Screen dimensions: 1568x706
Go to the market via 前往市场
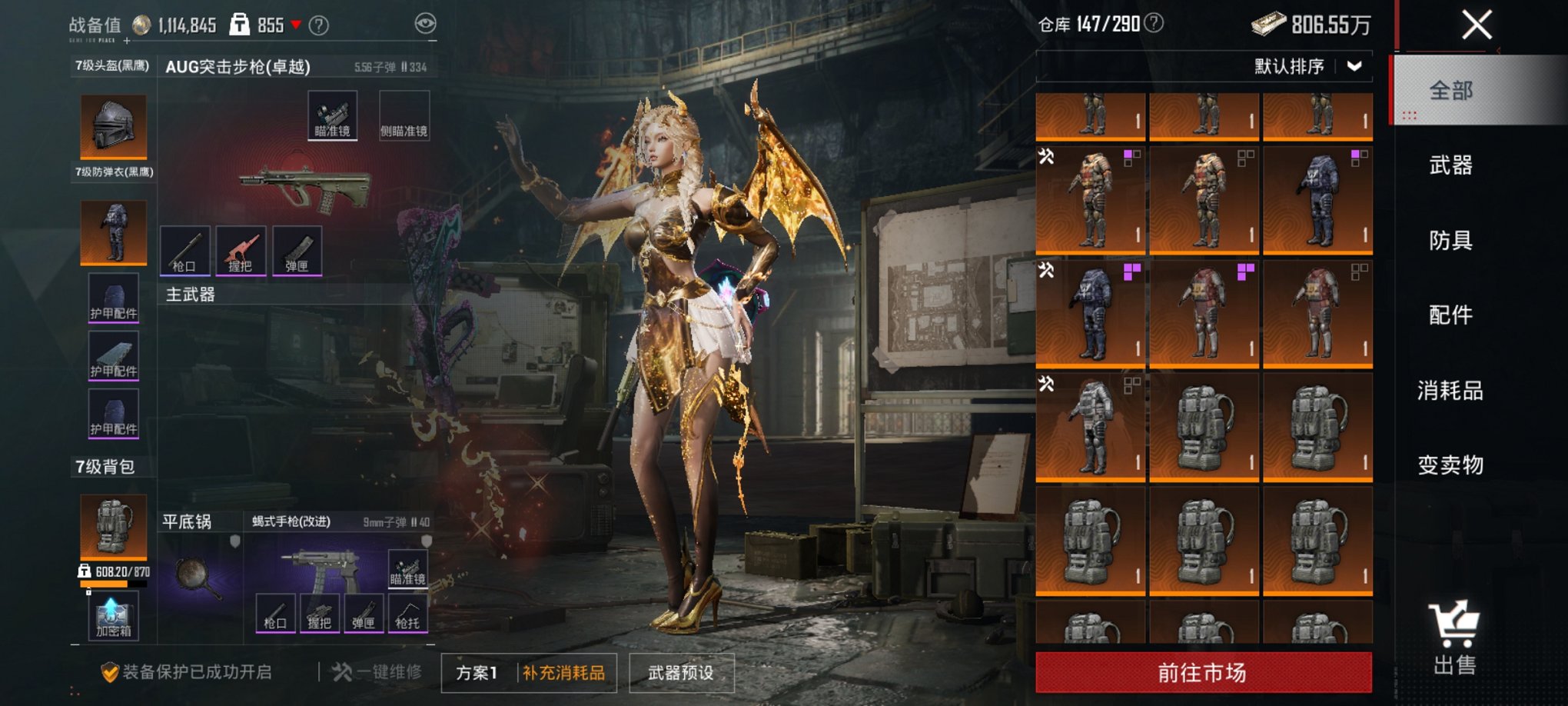point(1203,673)
